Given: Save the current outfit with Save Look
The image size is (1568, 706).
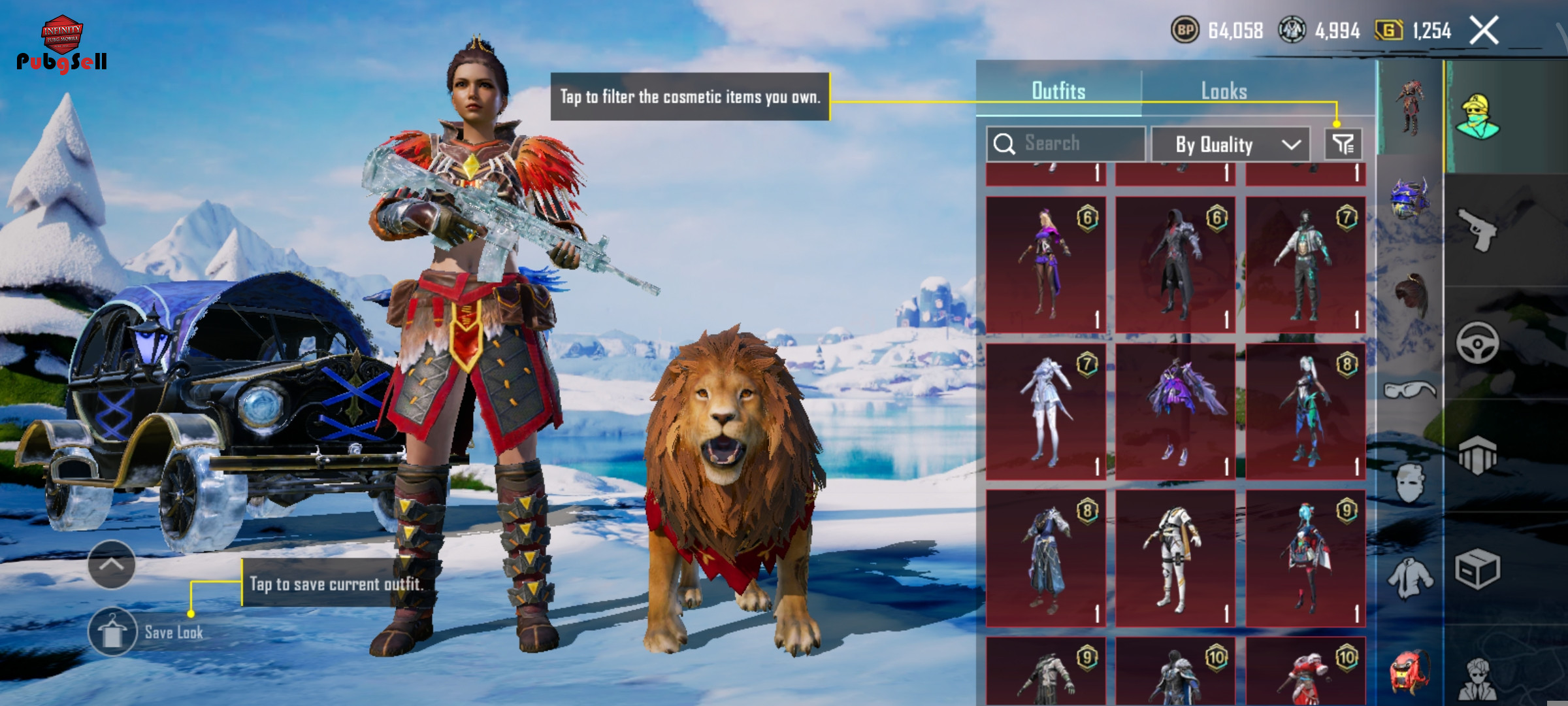Looking at the screenshot, I should click(x=112, y=632).
